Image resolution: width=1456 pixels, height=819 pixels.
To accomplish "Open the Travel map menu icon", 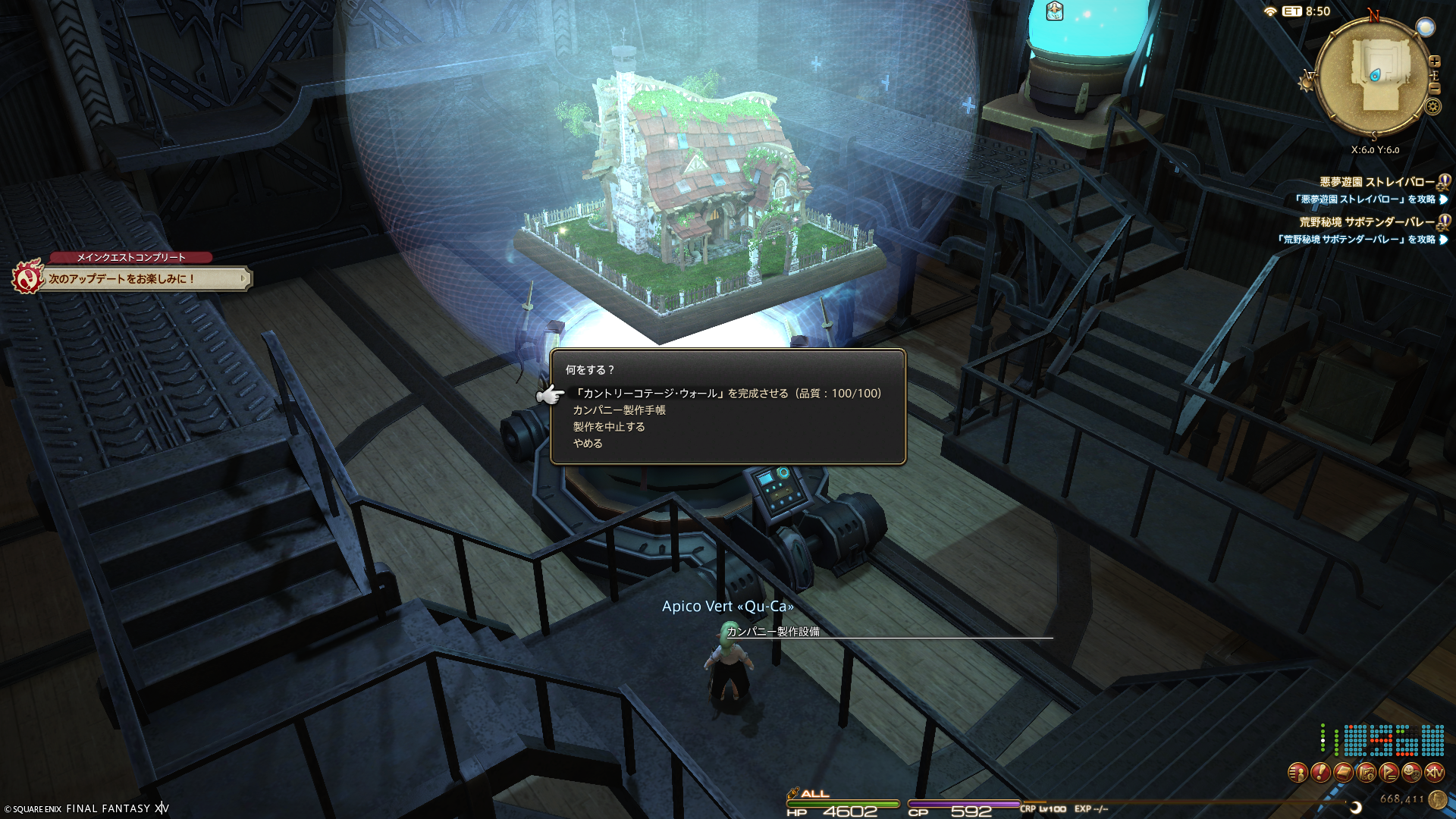I will tap(1366, 773).
